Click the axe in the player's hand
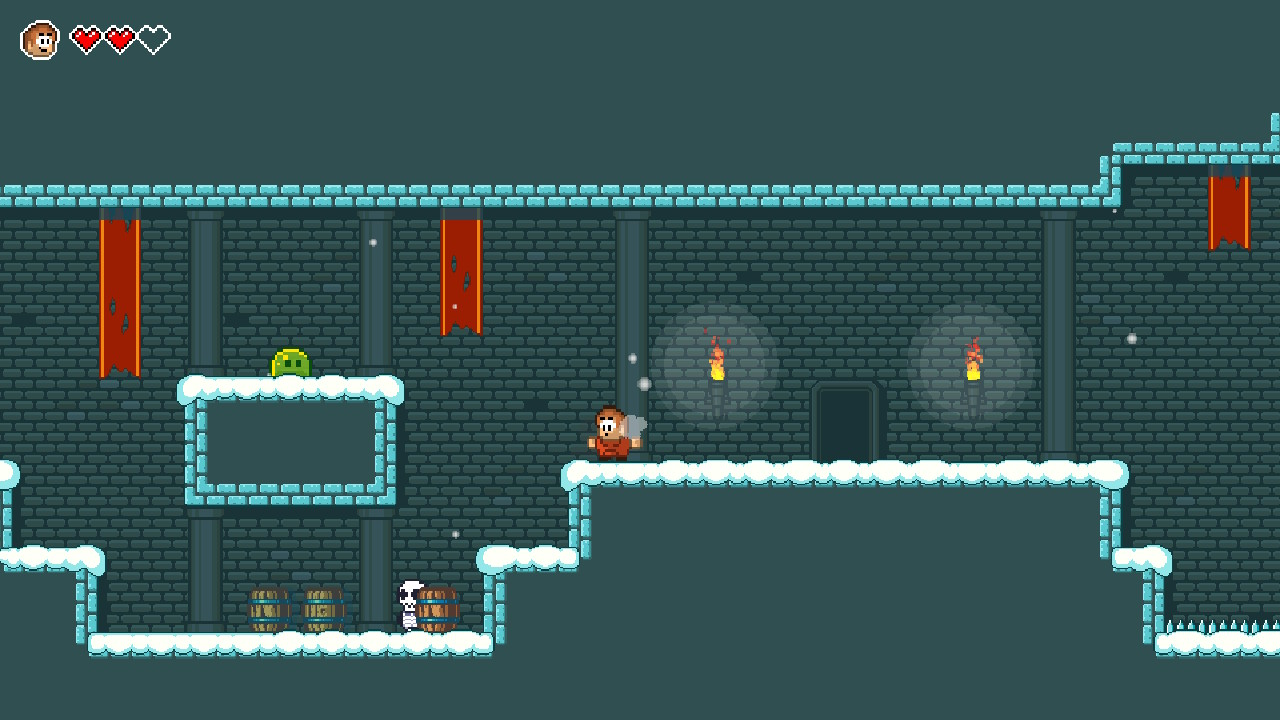Image resolution: width=1280 pixels, height=720 pixels. [634, 421]
